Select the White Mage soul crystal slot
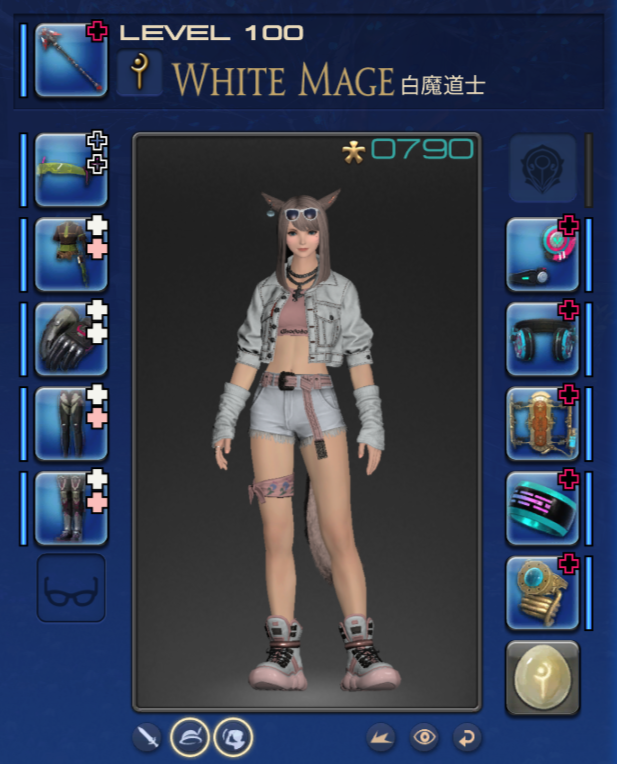The height and width of the screenshot is (764, 617). [x=542, y=678]
